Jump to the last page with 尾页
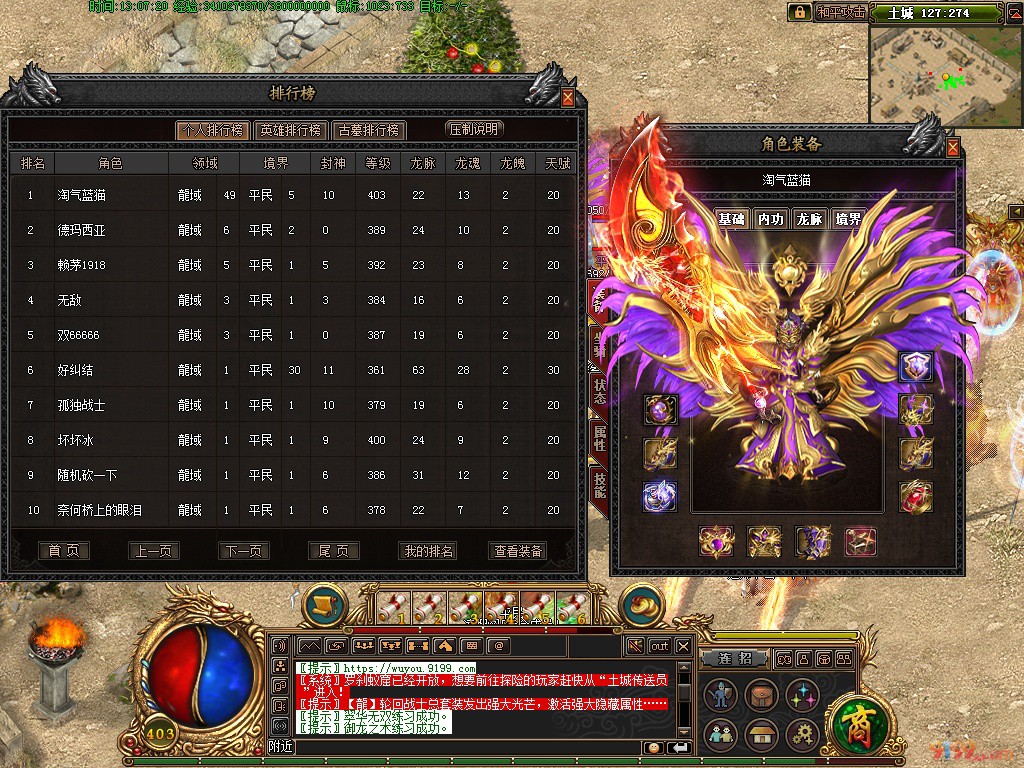 click(333, 551)
